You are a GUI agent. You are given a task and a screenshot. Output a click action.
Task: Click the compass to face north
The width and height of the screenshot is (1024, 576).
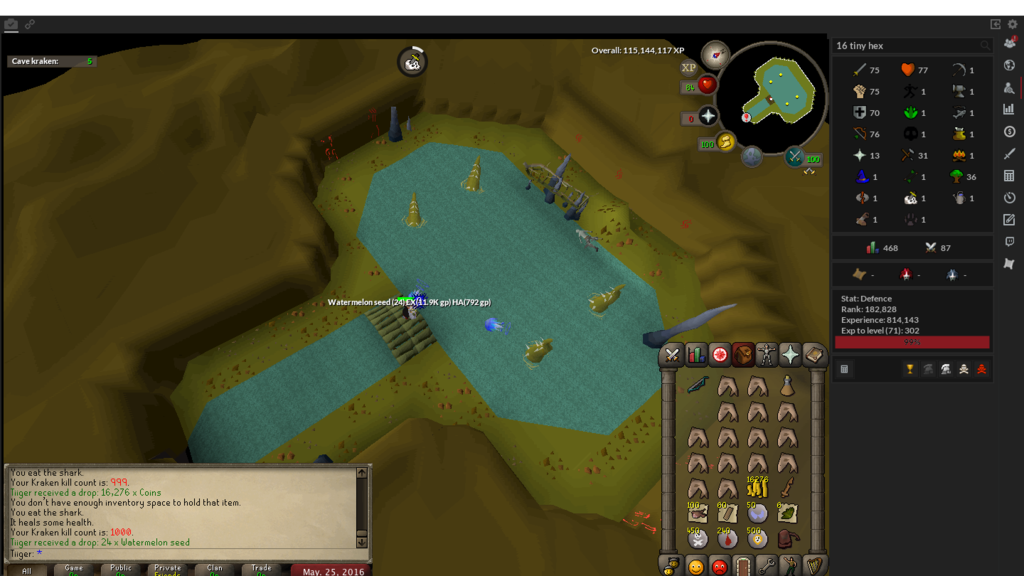(x=714, y=54)
